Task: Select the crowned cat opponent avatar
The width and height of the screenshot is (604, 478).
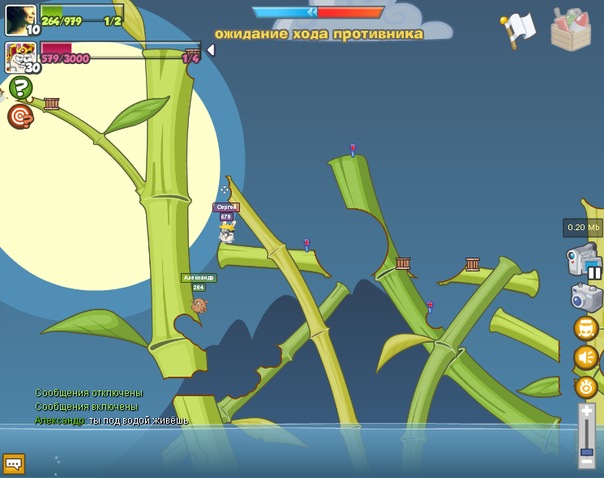Action: pos(20,56)
